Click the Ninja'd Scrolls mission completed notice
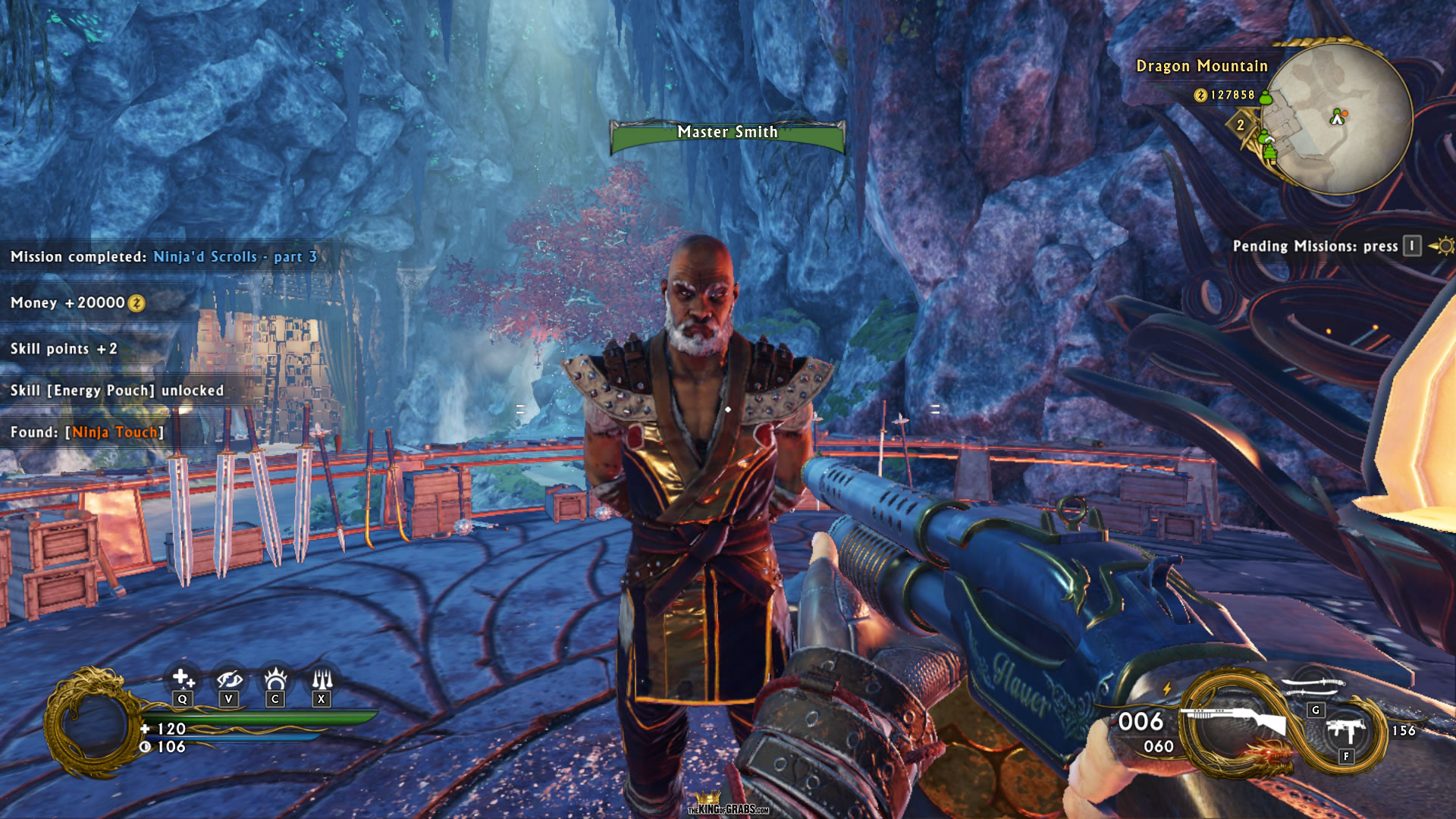The height and width of the screenshot is (819, 1456). pos(164,257)
